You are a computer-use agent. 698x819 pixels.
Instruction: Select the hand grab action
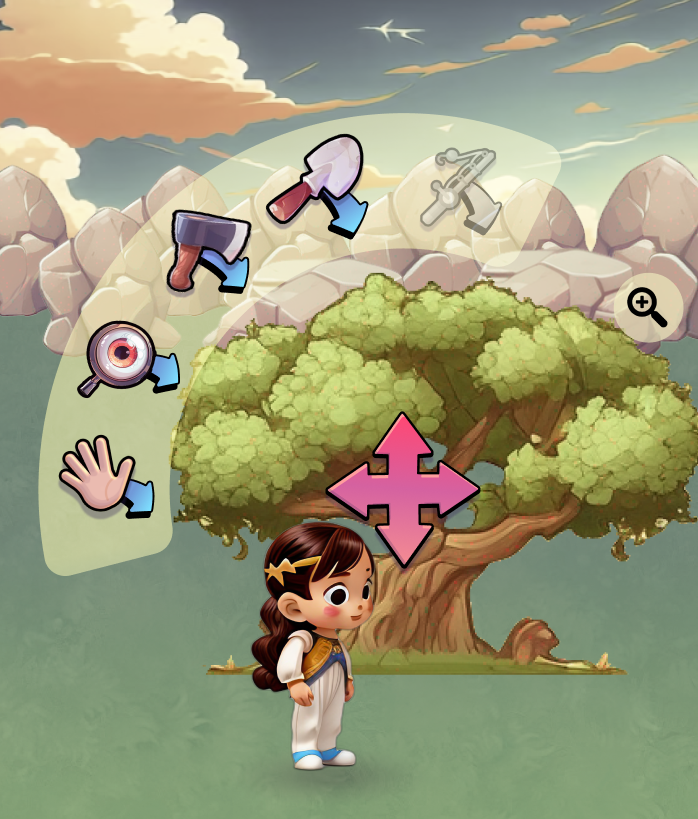[x=103, y=479]
